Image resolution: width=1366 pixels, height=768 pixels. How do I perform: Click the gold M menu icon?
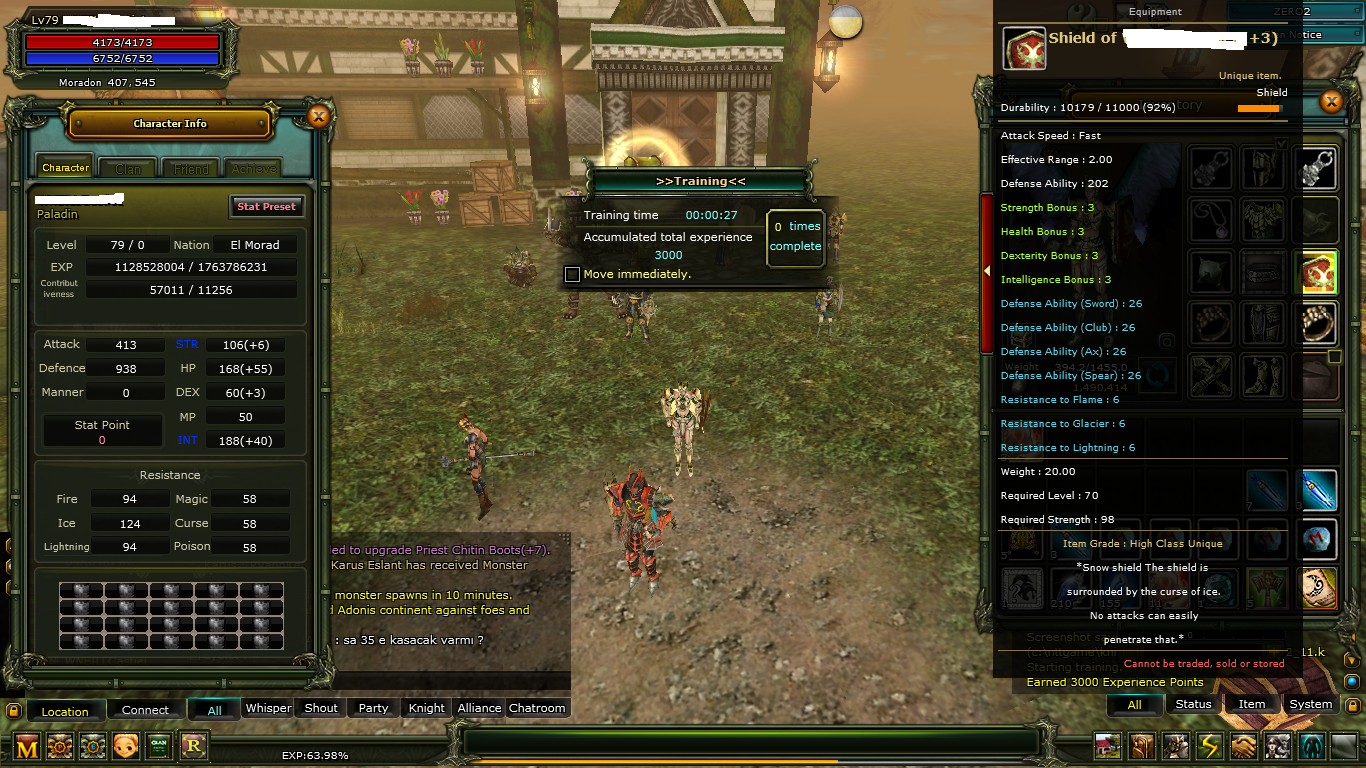click(x=27, y=746)
